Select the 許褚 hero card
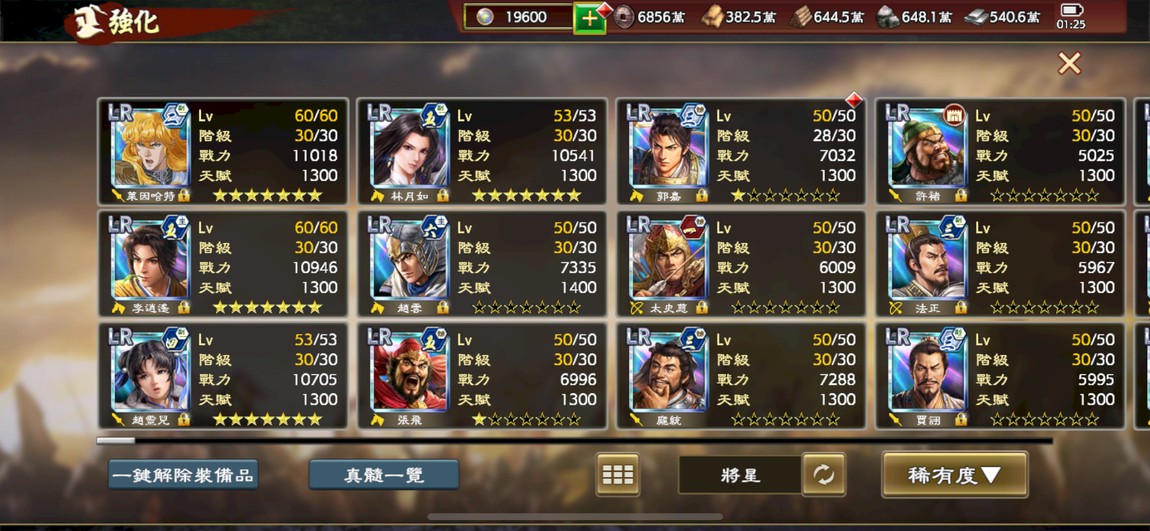This screenshot has width=1150, height=531. tap(1000, 151)
